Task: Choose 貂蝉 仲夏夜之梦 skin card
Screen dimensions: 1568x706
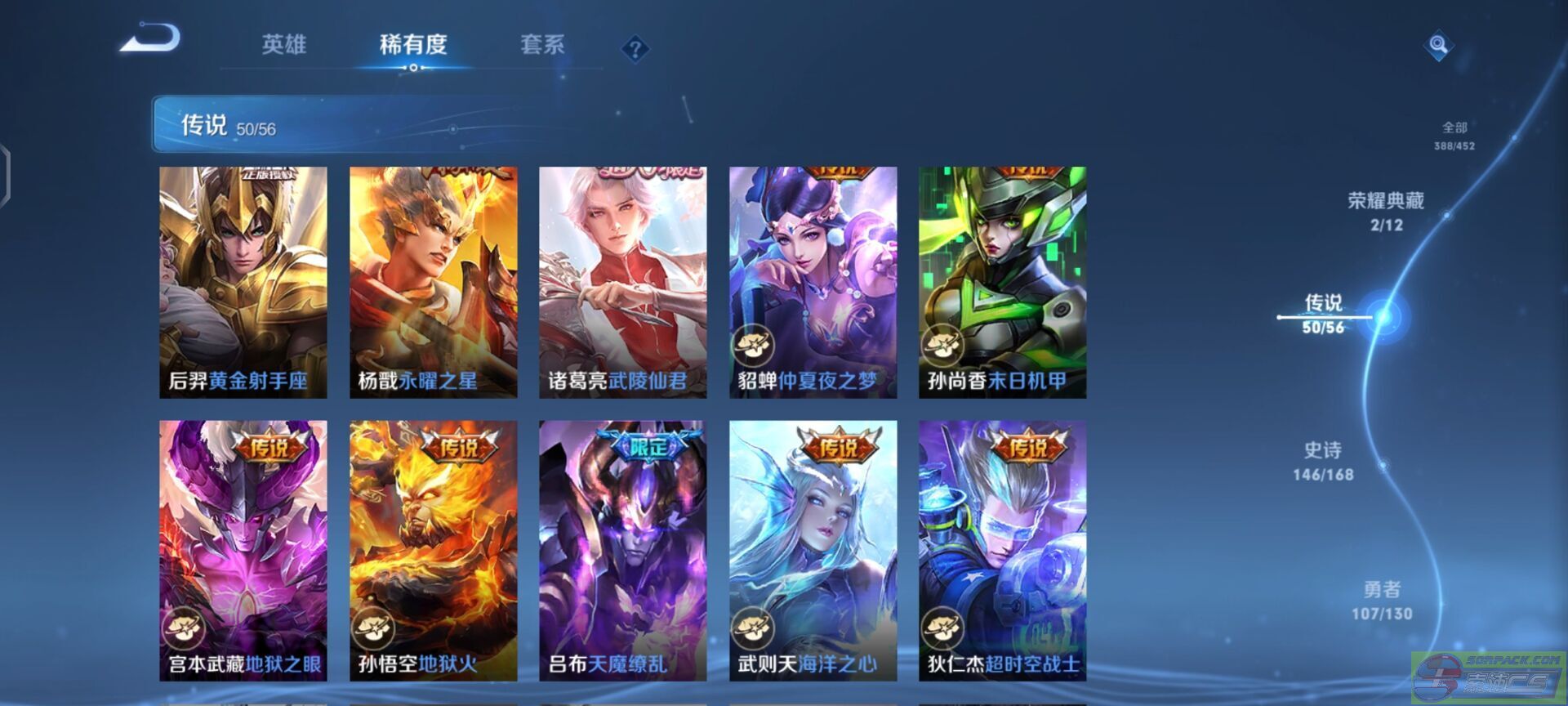Action: 813,283
